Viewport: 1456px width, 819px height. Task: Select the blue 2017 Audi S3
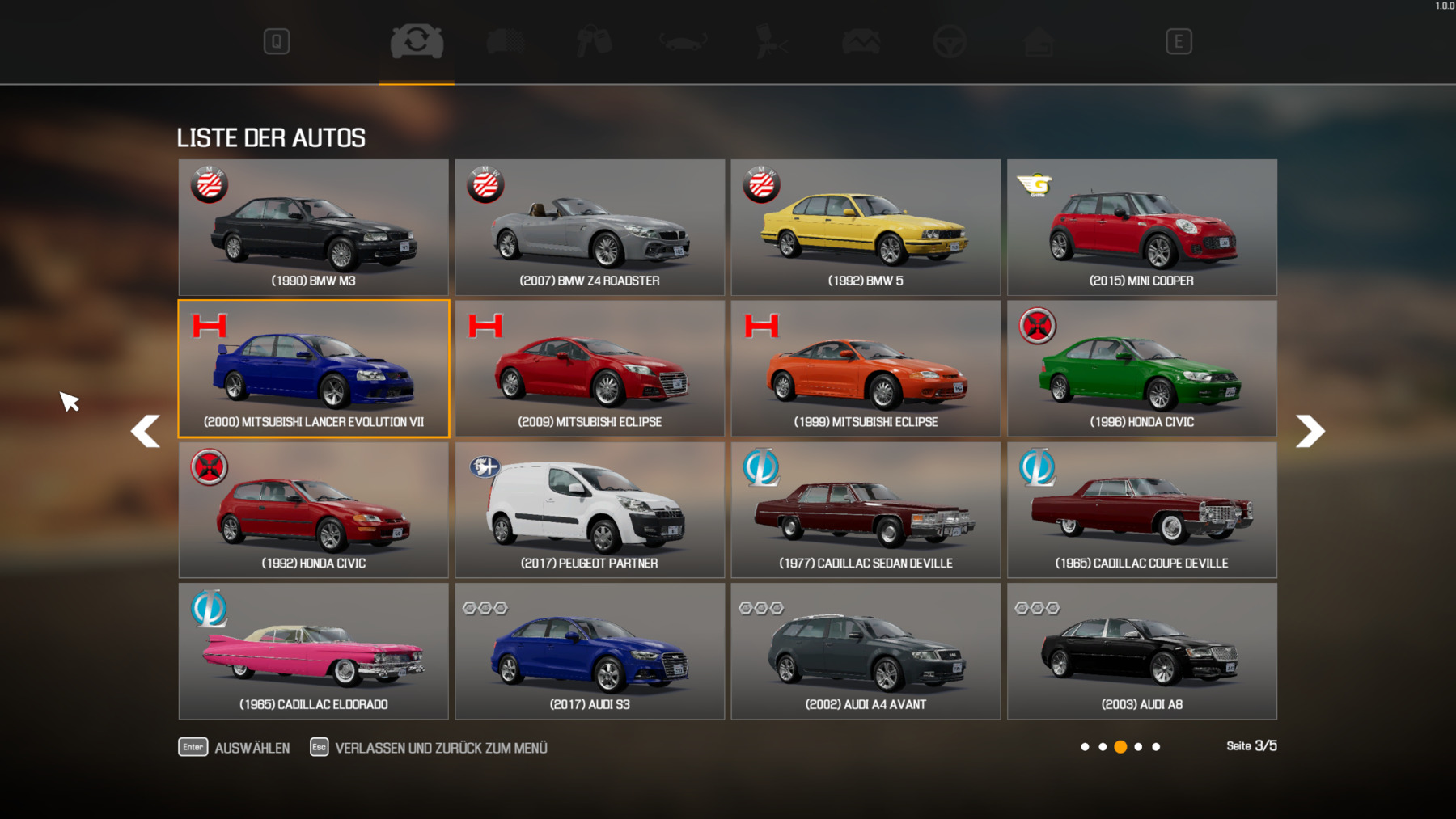click(x=590, y=651)
